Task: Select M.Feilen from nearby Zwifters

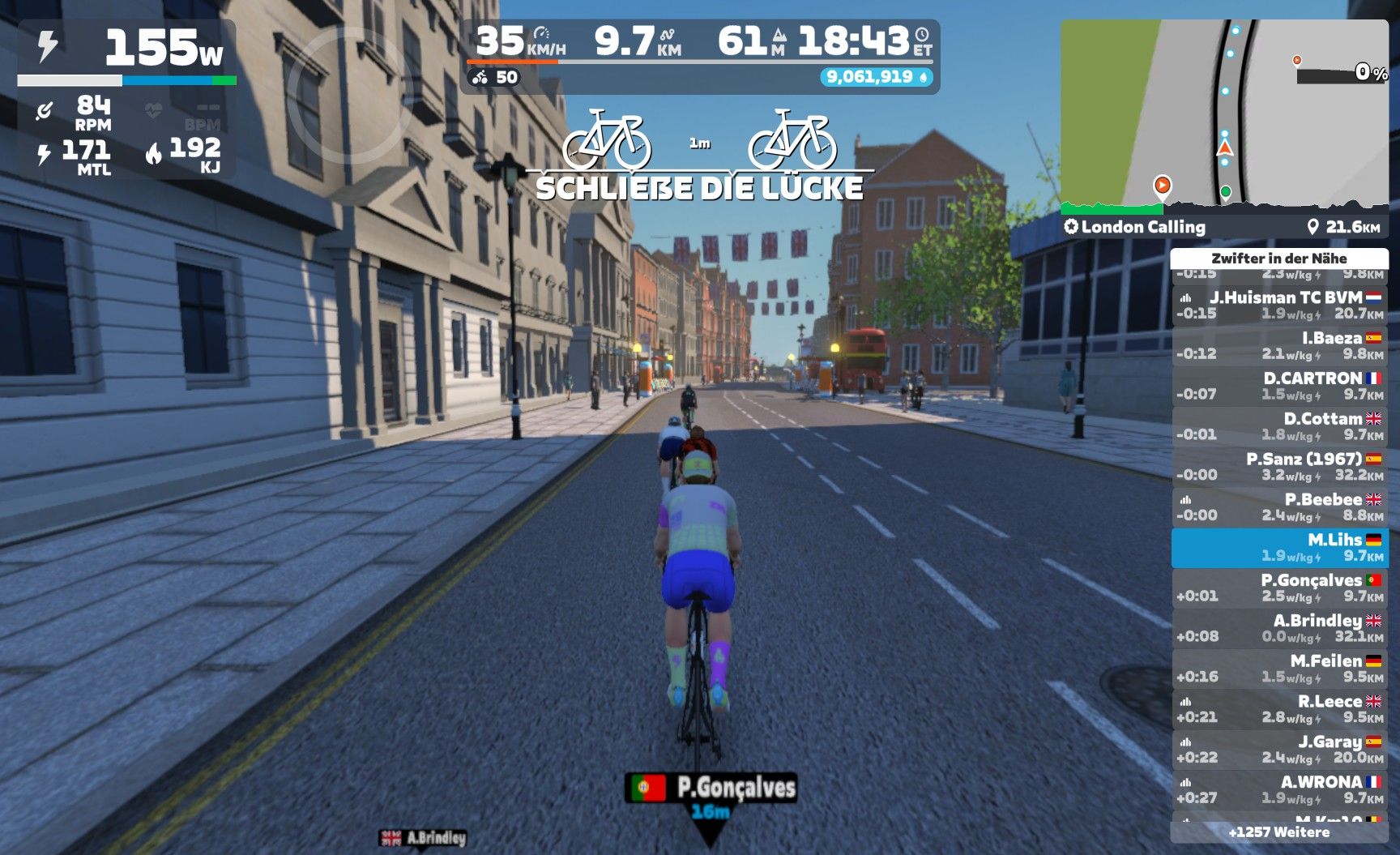Action: pyautogui.click(x=1278, y=669)
